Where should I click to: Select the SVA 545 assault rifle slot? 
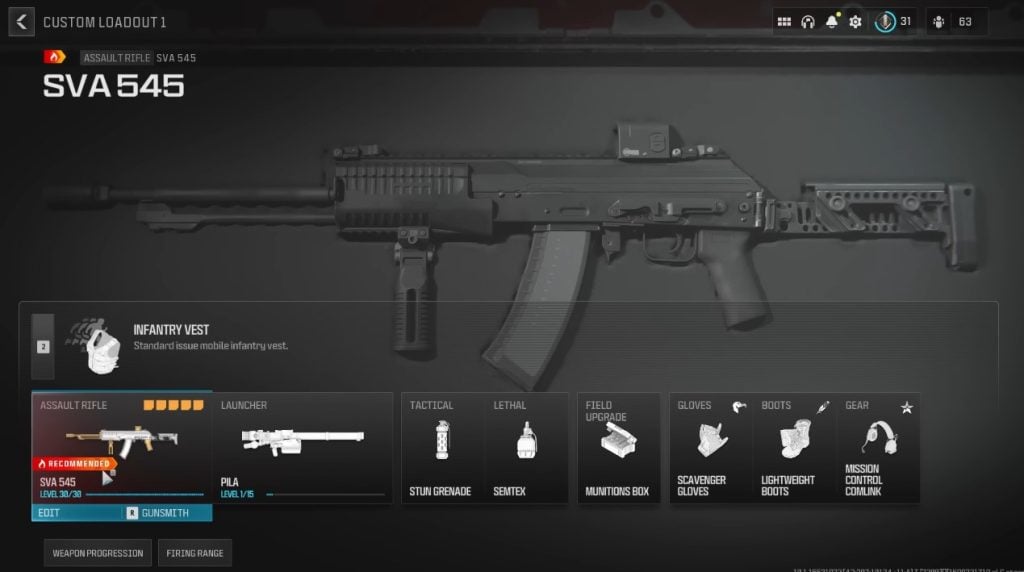pos(121,447)
